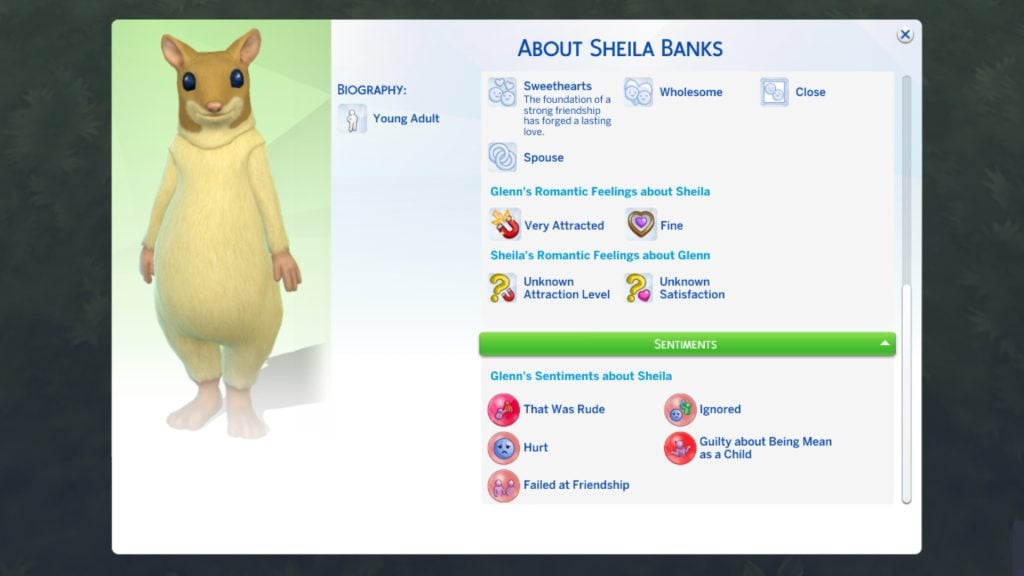Choose the Ignored sentiment icon
The height and width of the screenshot is (576, 1024).
click(x=680, y=409)
